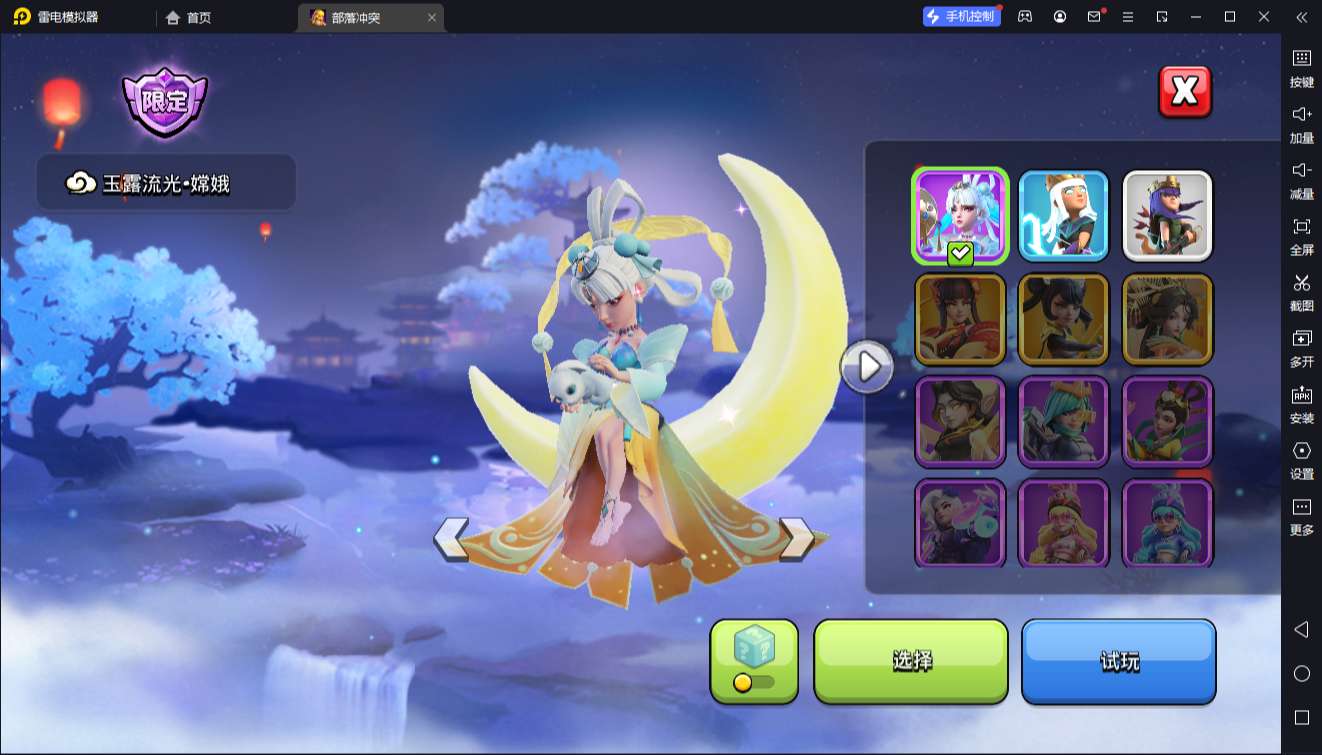Show the previous skin with the left arrow
The image size is (1322, 755).
pos(451,539)
